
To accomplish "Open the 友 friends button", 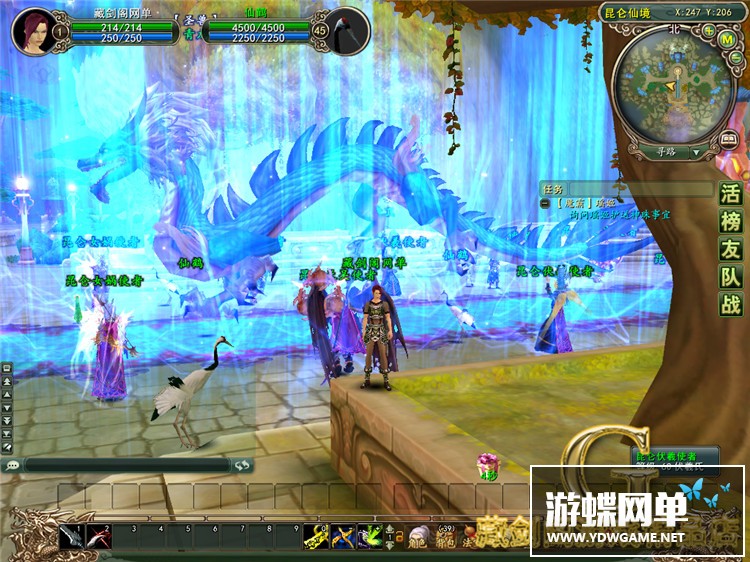I will tap(732, 250).
